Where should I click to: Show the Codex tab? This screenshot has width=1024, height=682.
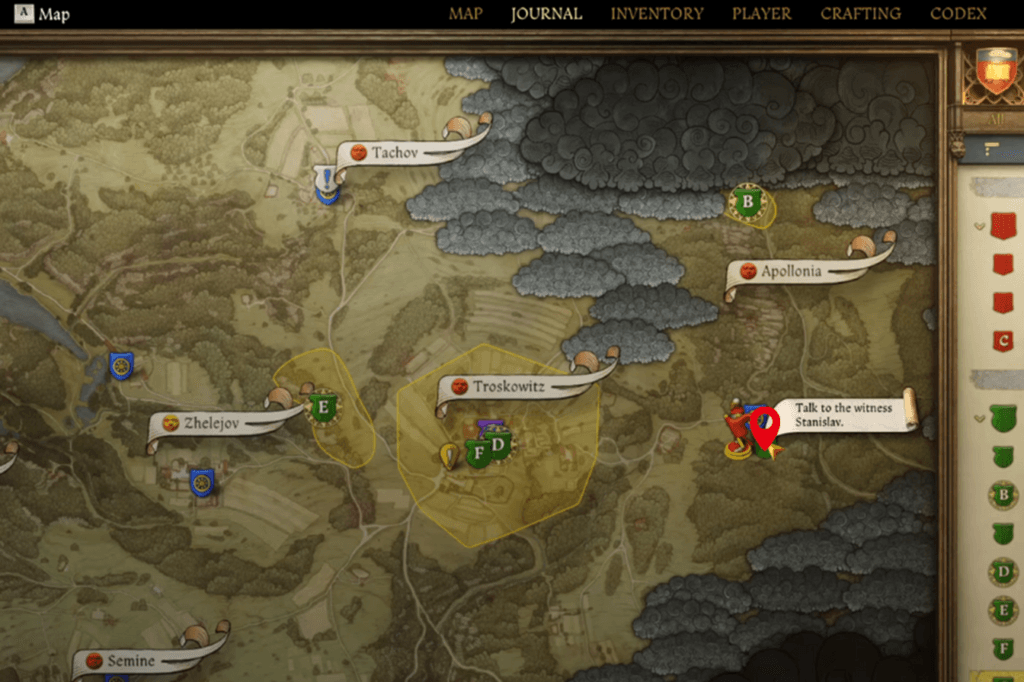(x=958, y=14)
